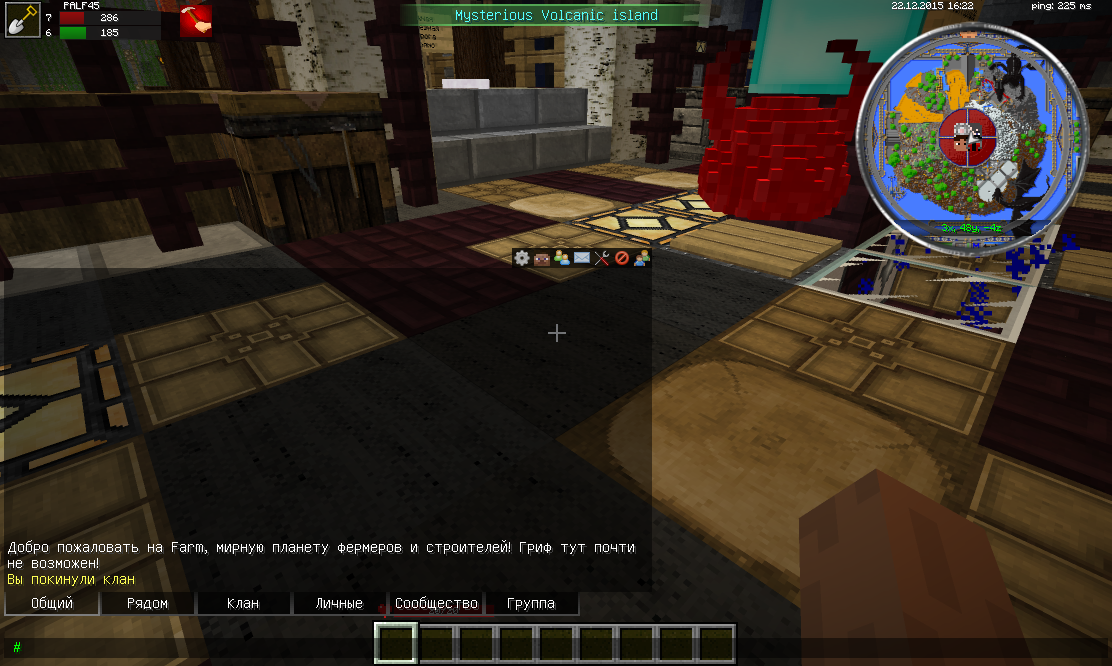This screenshot has height=666, width=1112.
Task: Switch to the Сообщество chat tab
Action: tap(436, 603)
